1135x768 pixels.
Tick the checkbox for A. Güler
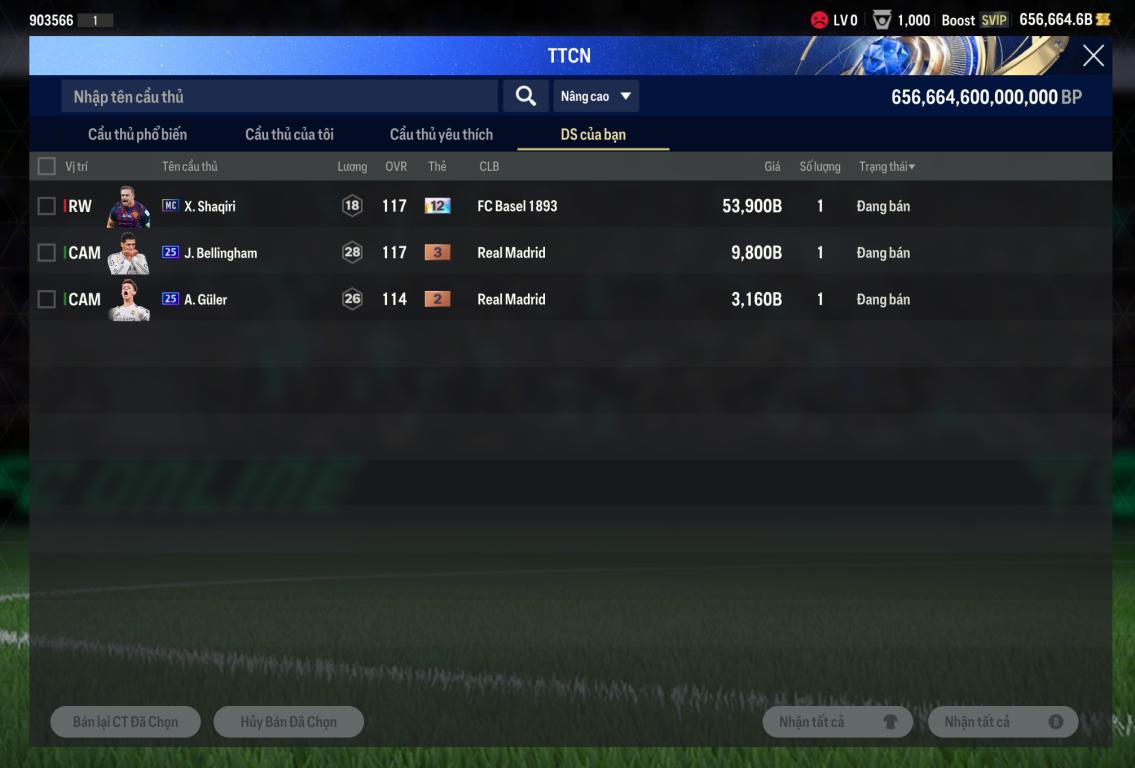click(47, 299)
